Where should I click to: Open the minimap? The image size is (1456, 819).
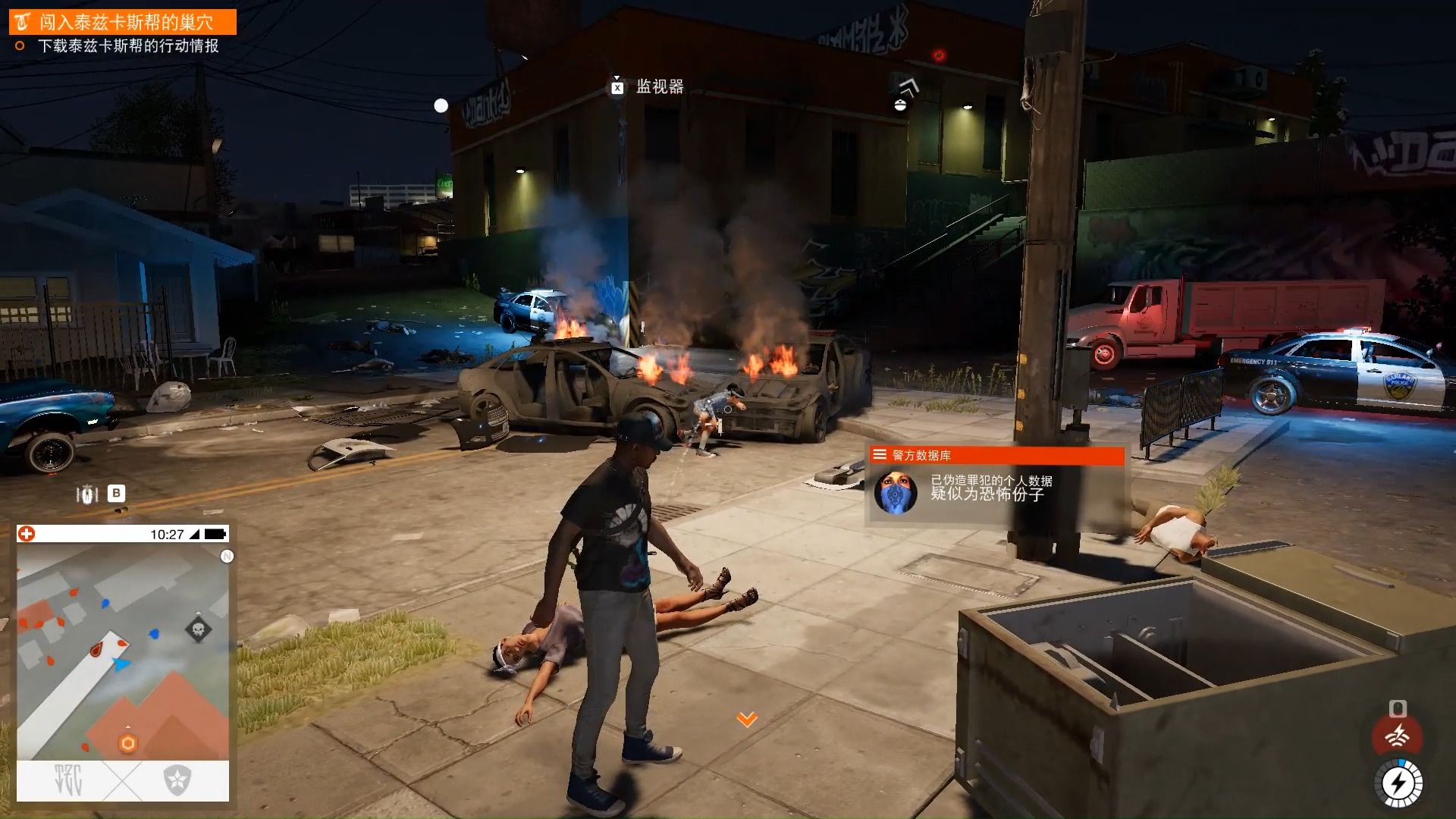click(123, 651)
